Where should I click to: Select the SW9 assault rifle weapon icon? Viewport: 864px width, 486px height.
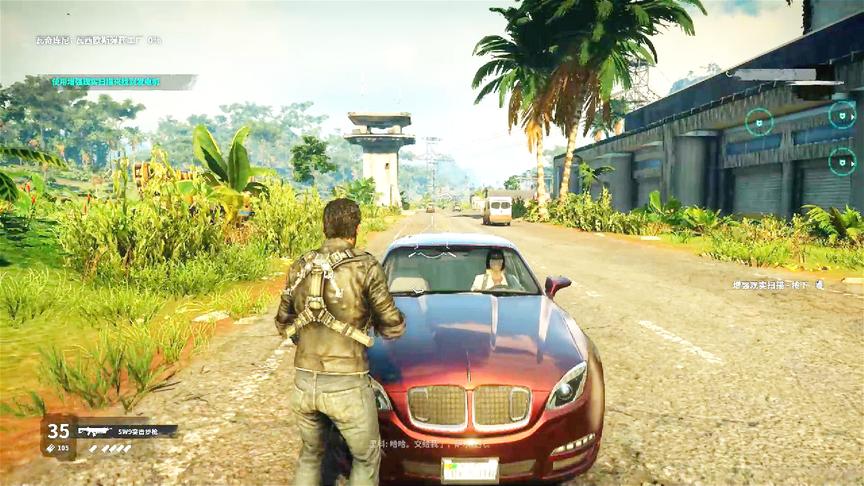point(97,431)
